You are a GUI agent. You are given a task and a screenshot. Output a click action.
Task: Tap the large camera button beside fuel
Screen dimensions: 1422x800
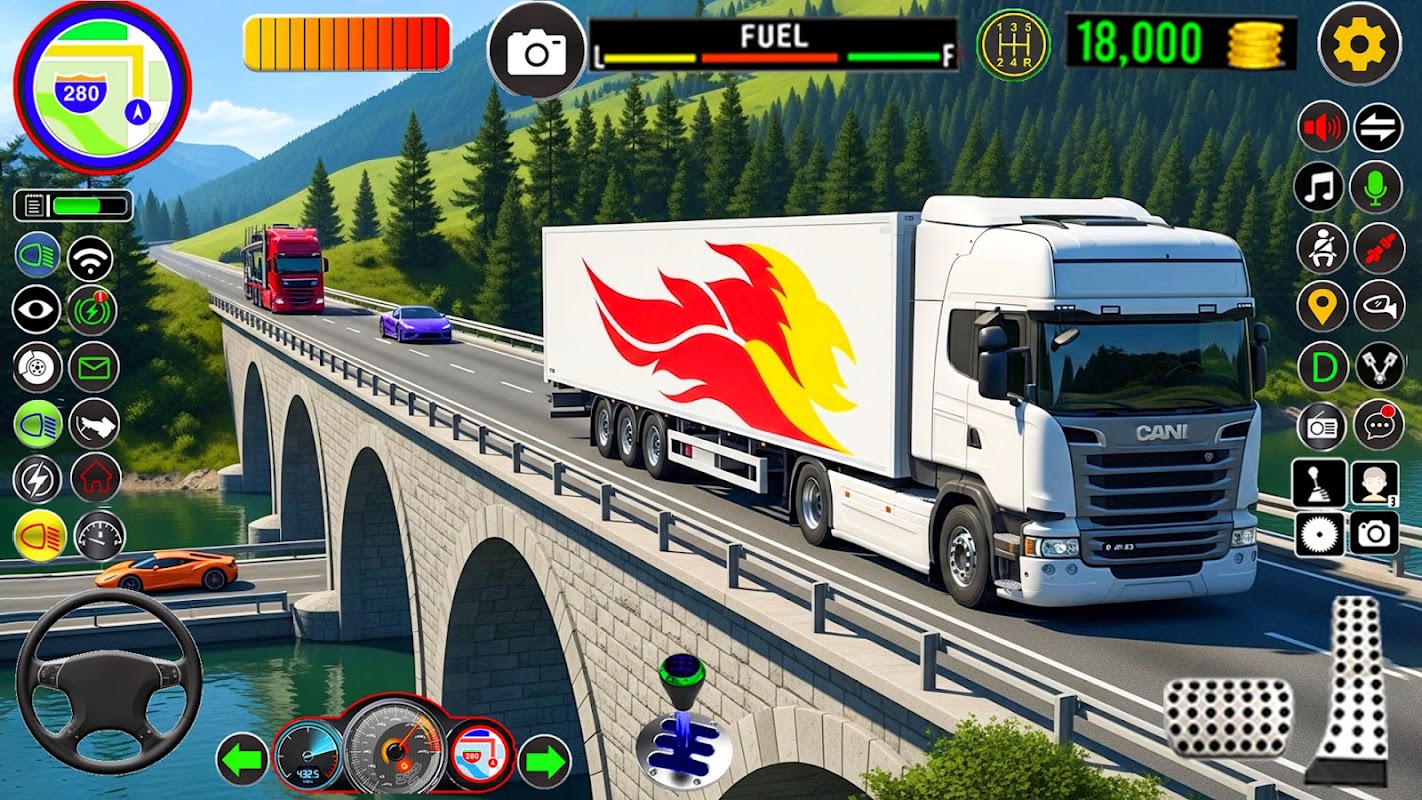[536, 50]
